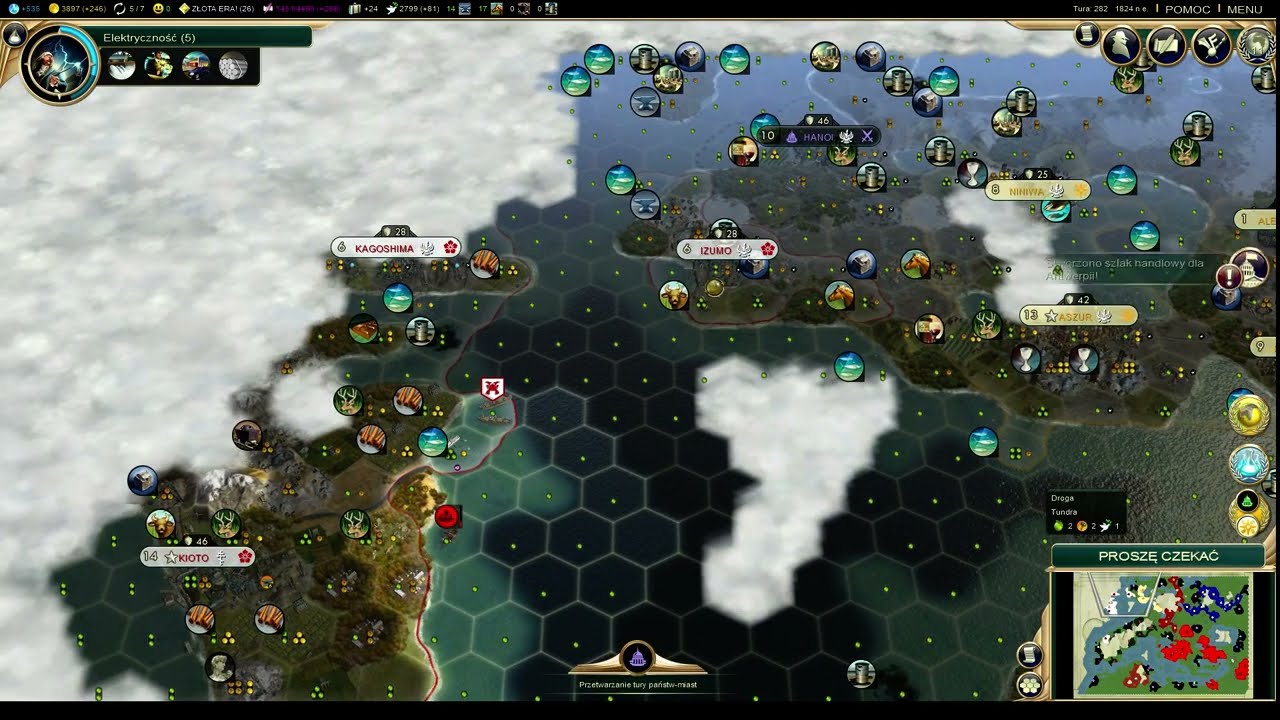This screenshot has width=1280, height=720.
Task: Open POMOC help from the top bar
Action: click(x=1187, y=9)
